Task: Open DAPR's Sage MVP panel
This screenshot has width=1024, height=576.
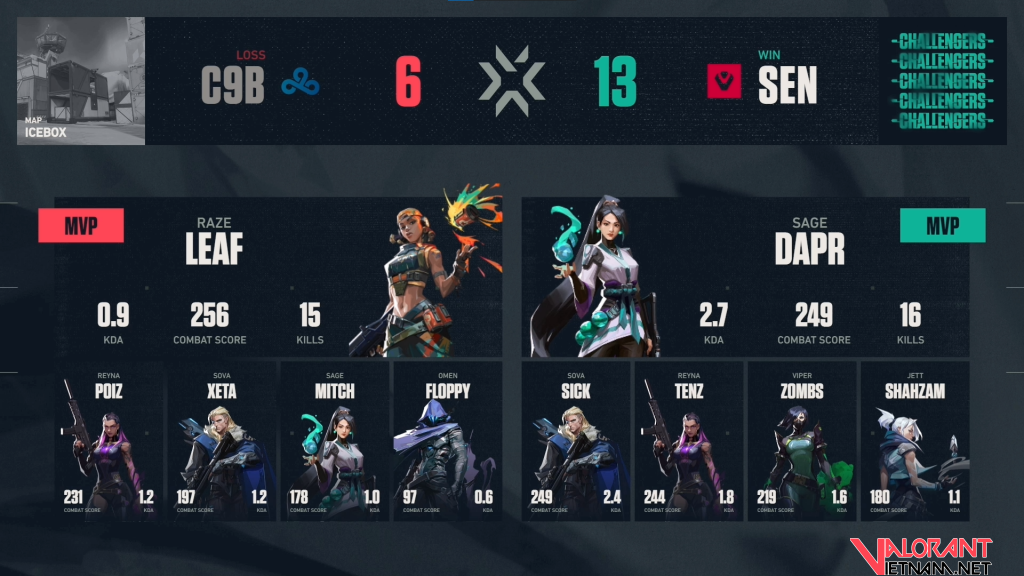Action: tap(745, 277)
